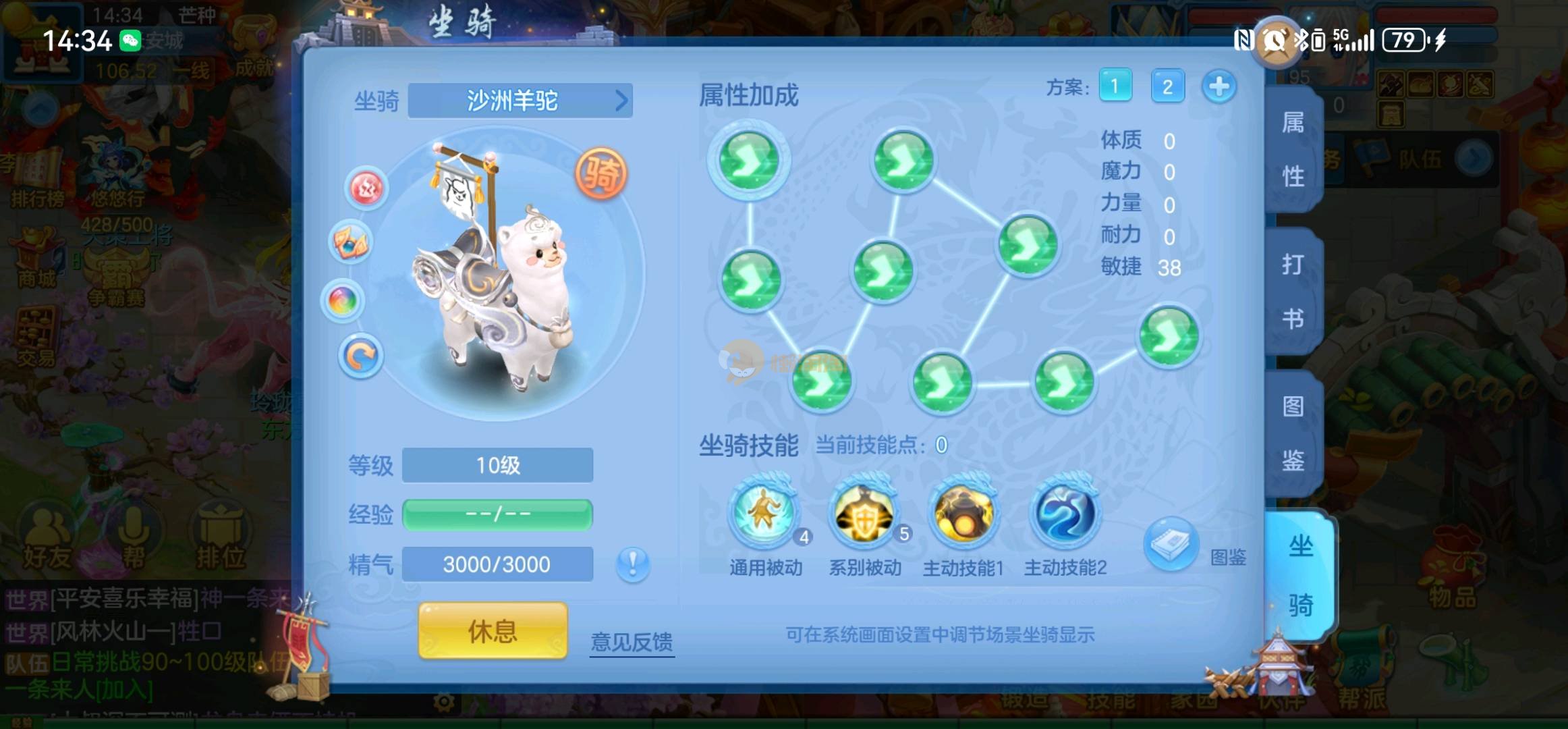Viewport: 1568px width, 729px height.
Task: Switch to attribute scheme 2
Action: (x=1167, y=86)
